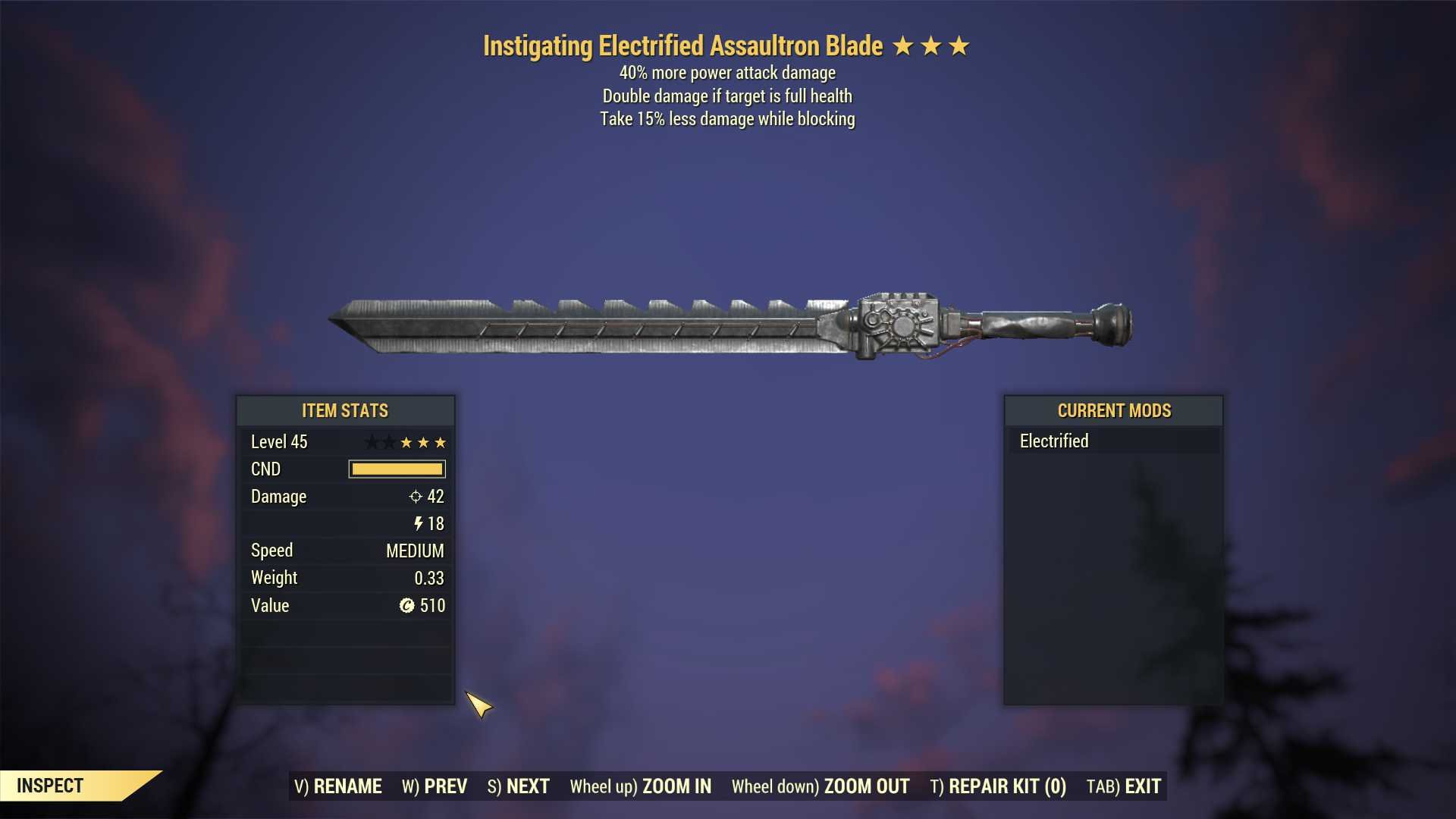Use the Repair Kit option

998,786
